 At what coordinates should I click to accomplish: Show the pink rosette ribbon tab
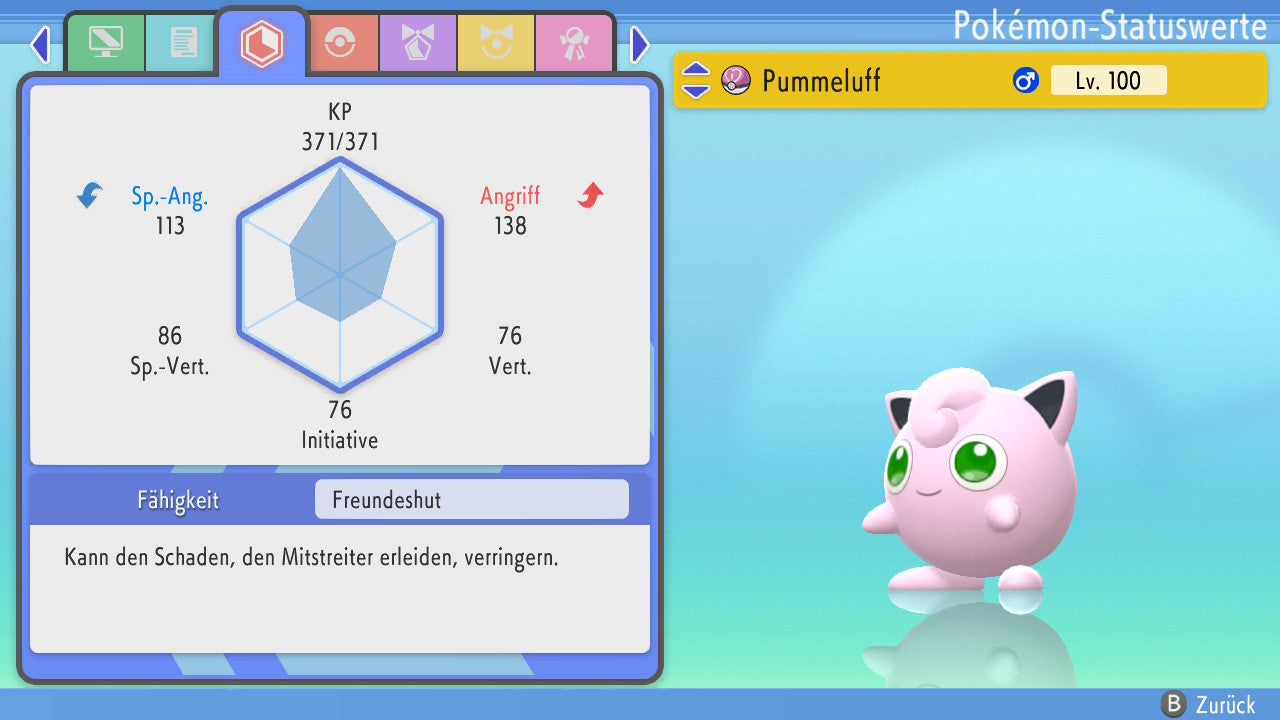tap(574, 44)
